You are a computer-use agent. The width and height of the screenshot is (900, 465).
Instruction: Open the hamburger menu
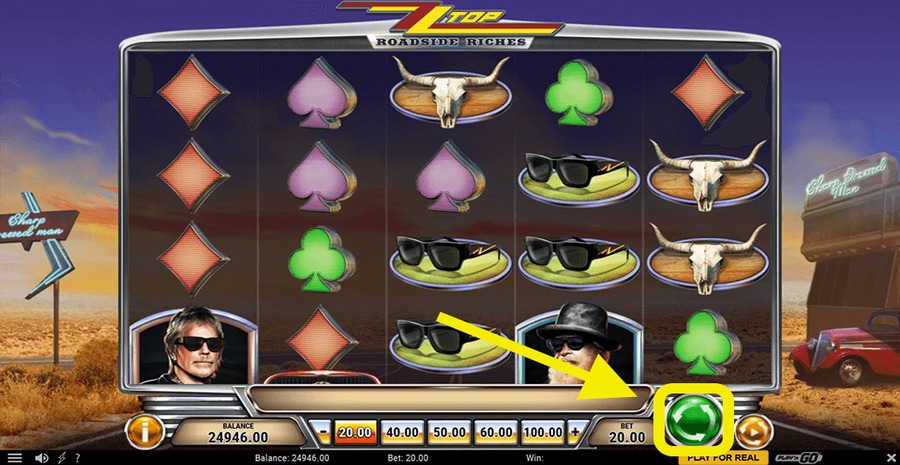click(14, 458)
